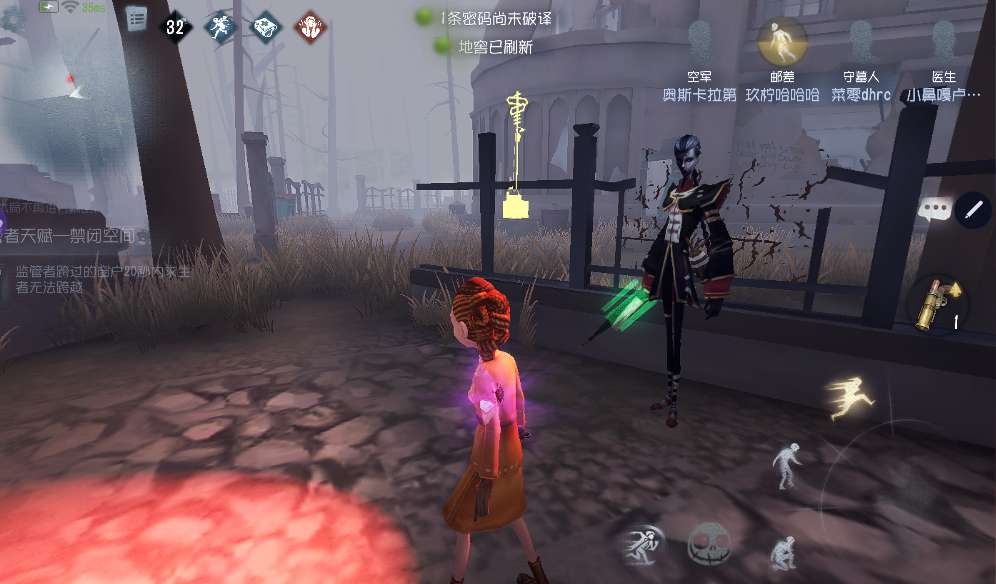Open the task list icon
The width and height of the screenshot is (996, 584).
click(136, 19)
